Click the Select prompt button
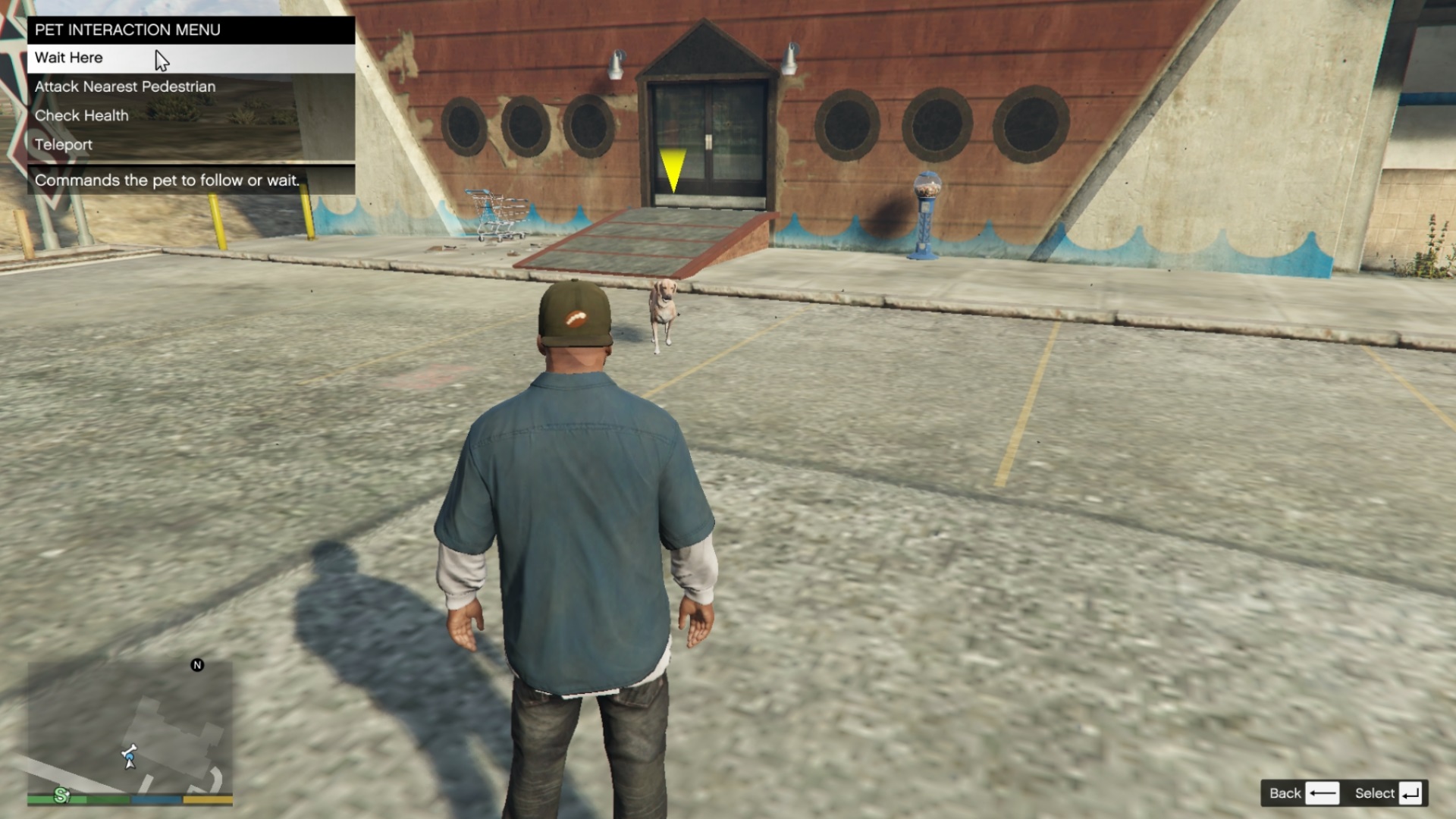 [x=1388, y=793]
